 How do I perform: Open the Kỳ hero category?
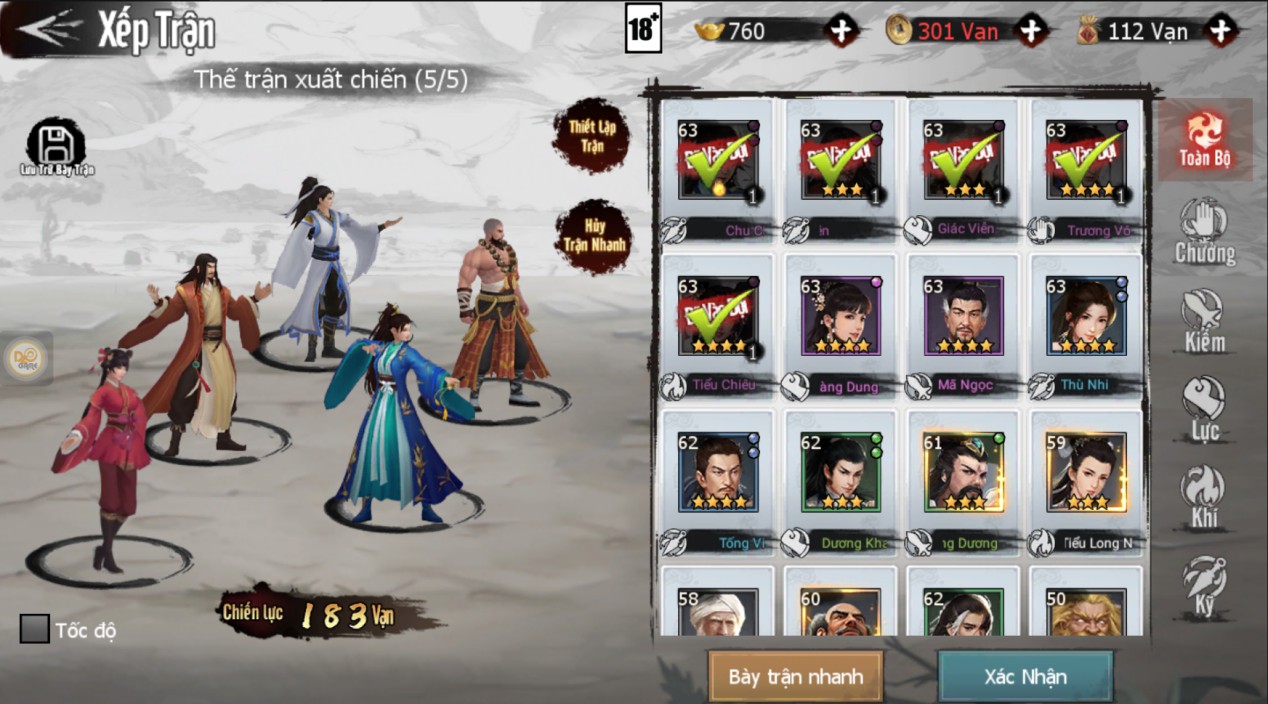(1204, 586)
